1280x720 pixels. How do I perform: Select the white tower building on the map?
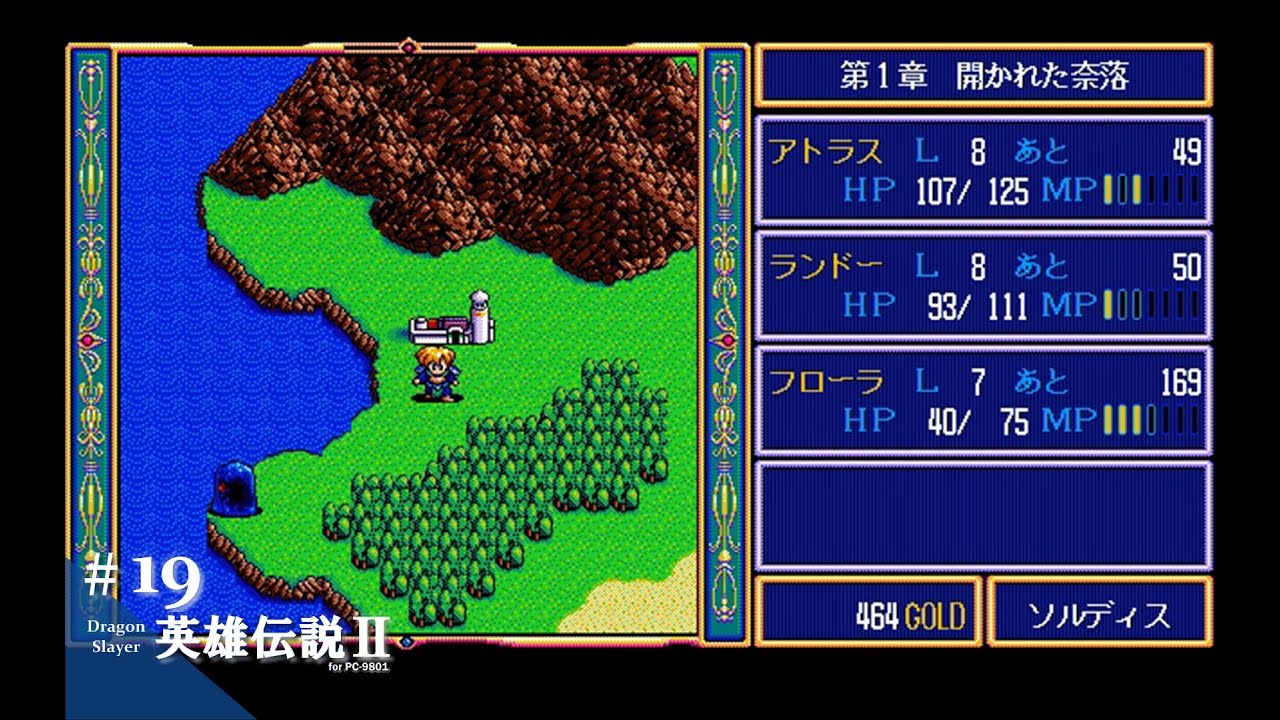pos(481,315)
